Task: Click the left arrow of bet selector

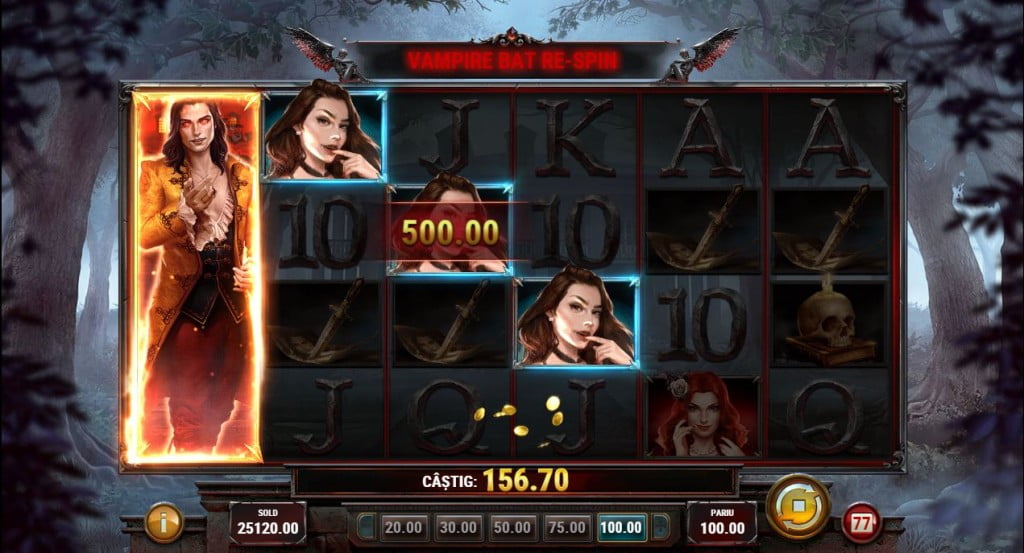Action: point(367,526)
